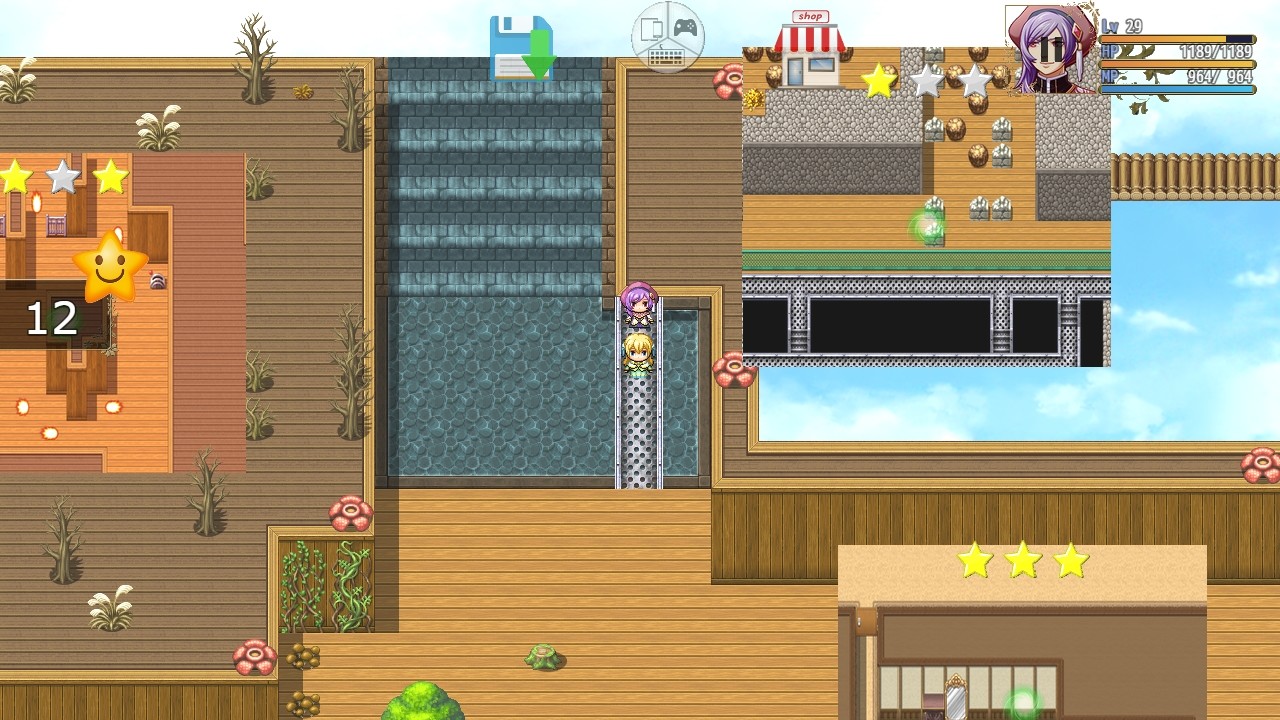Toggle the gray star beside the shop
The height and width of the screenshot is (720, 1280).
tap(927, 82)
